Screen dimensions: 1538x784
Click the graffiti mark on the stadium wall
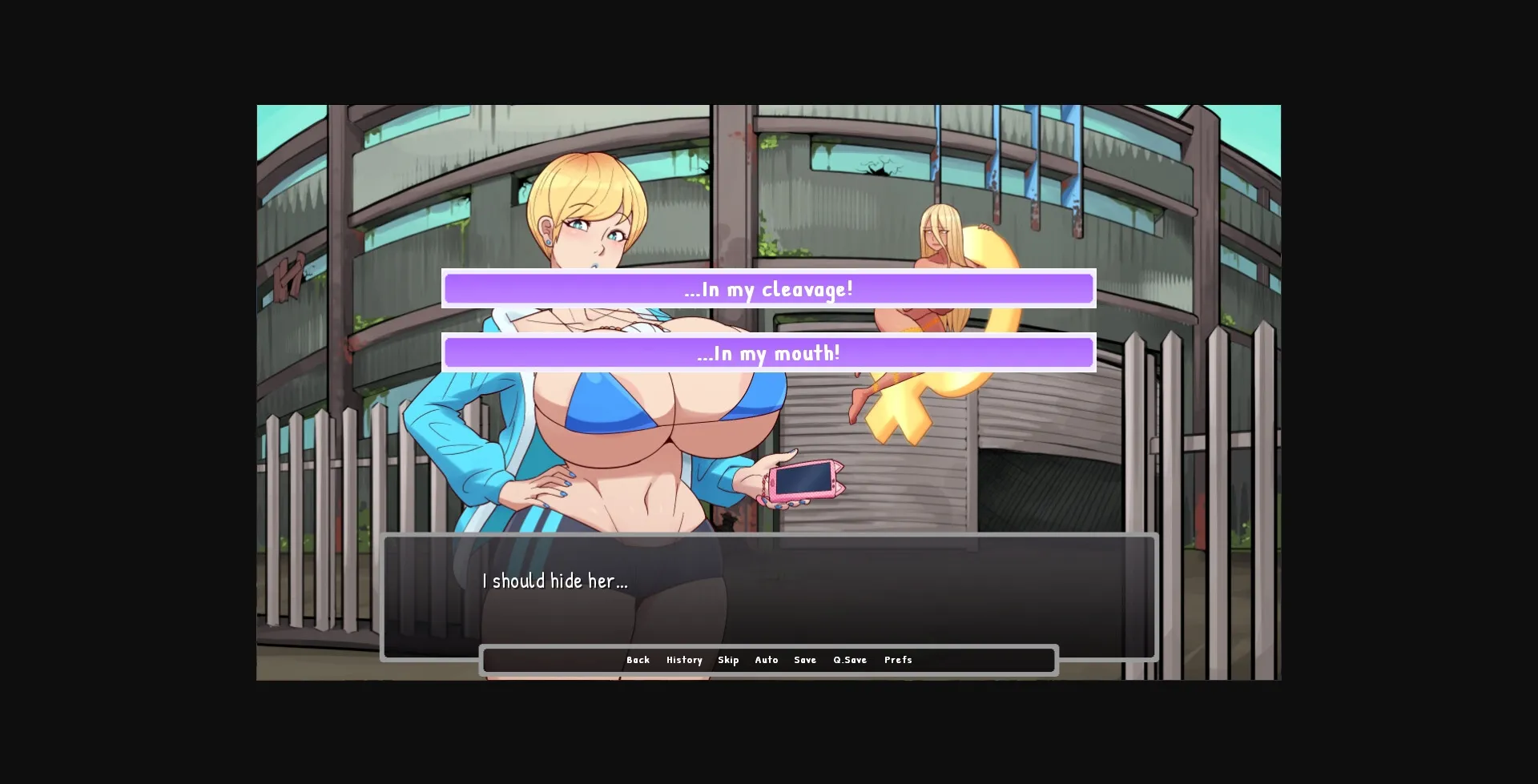tap(288, 276)
